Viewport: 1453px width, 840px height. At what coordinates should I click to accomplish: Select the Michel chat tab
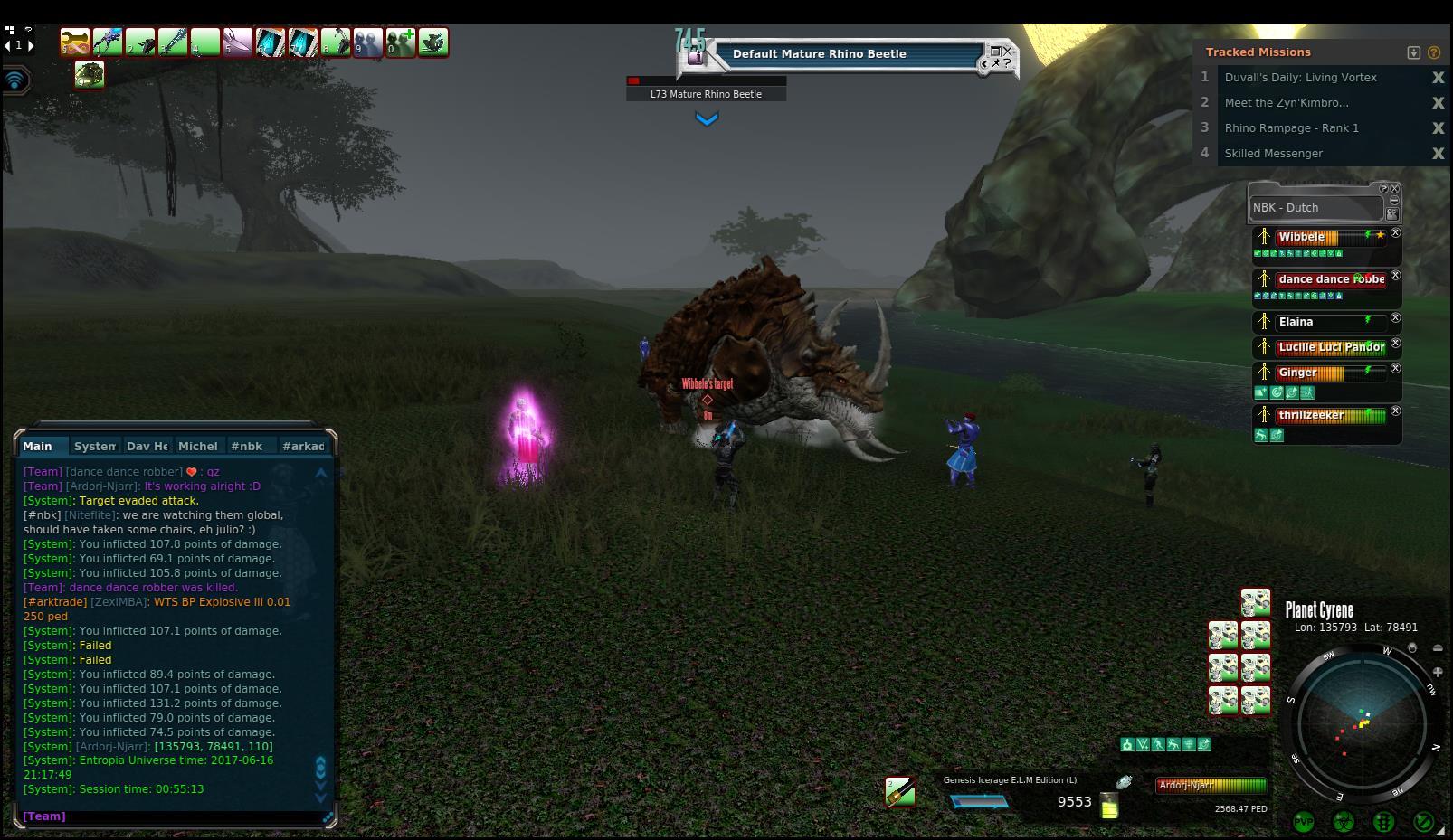pyautogui.click(x=197, y=446)
